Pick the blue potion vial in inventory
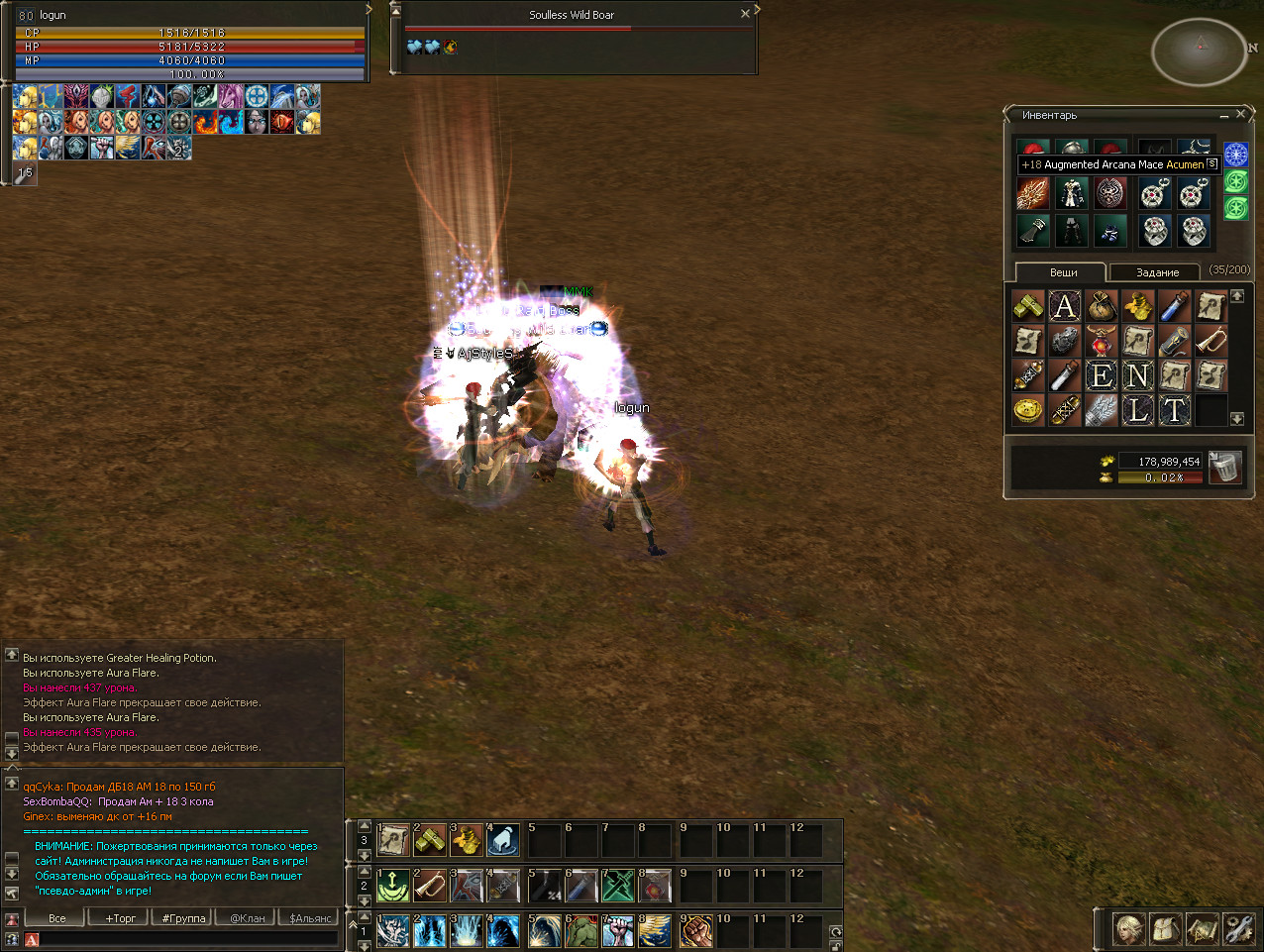This screenshot has height=952, width=1264. pyautogui.click(x=1174, y=307)
